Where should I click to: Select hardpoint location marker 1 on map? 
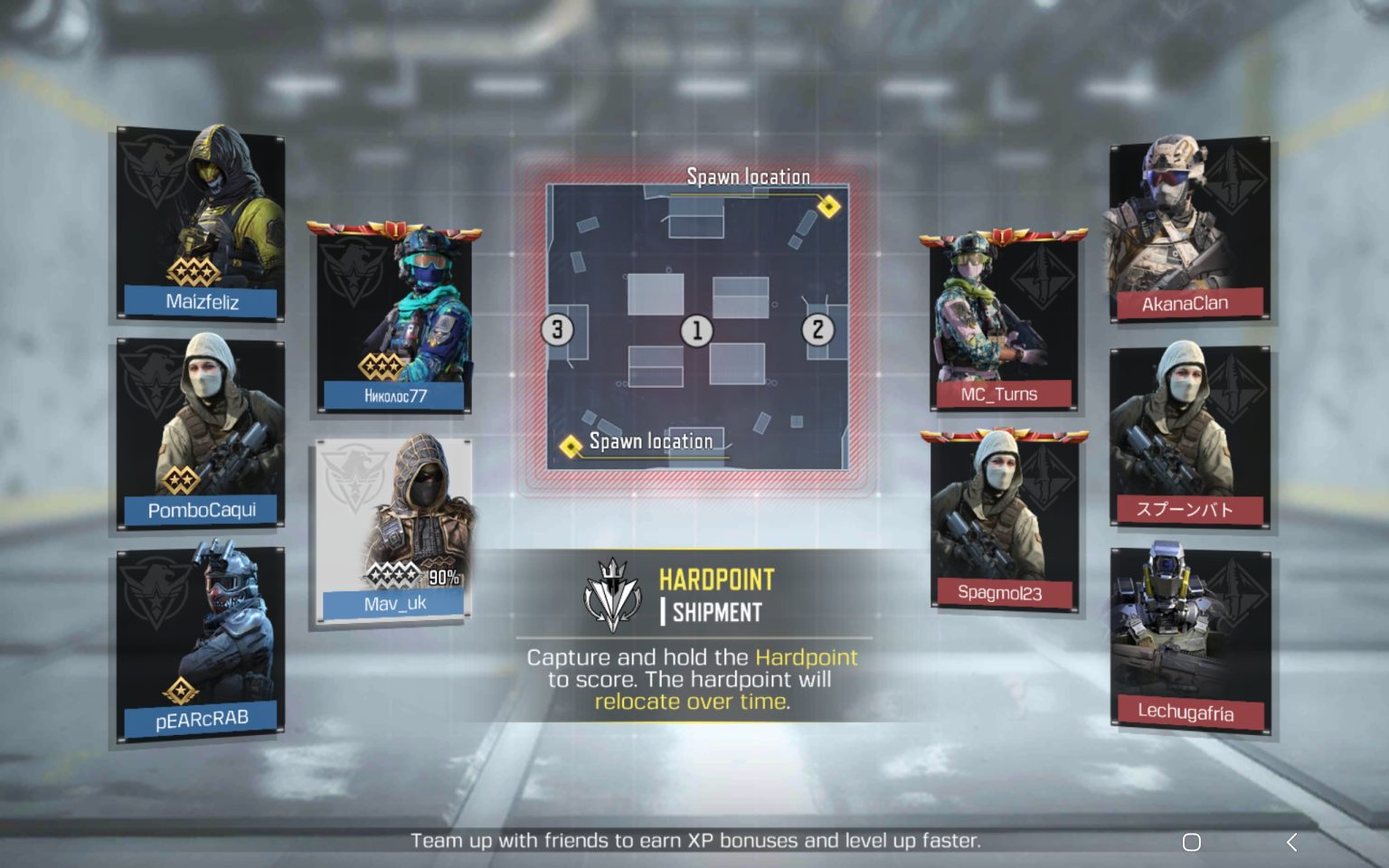click(x=696, y=329)
